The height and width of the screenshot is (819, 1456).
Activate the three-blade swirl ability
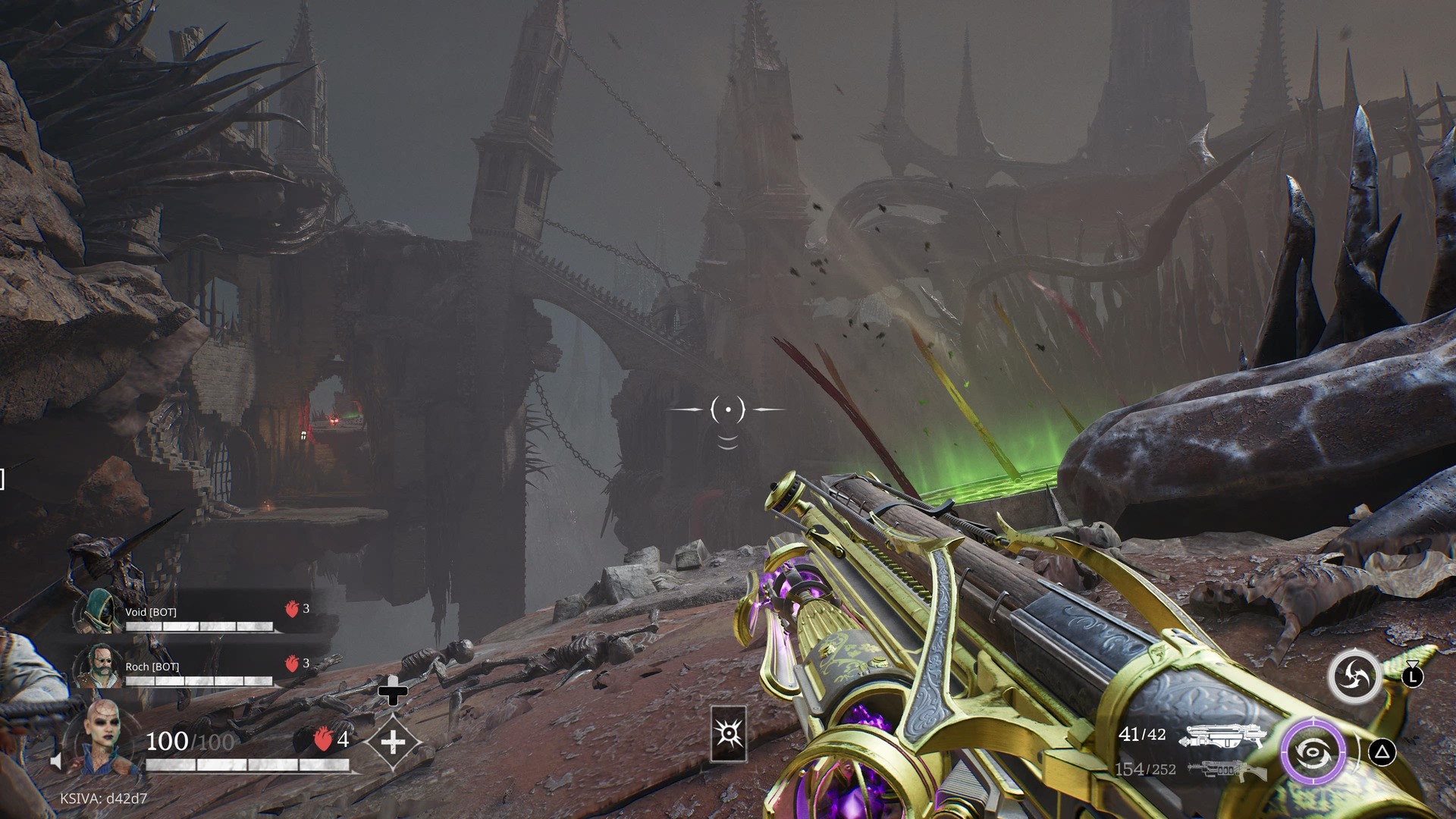[x=1354, y=675]
